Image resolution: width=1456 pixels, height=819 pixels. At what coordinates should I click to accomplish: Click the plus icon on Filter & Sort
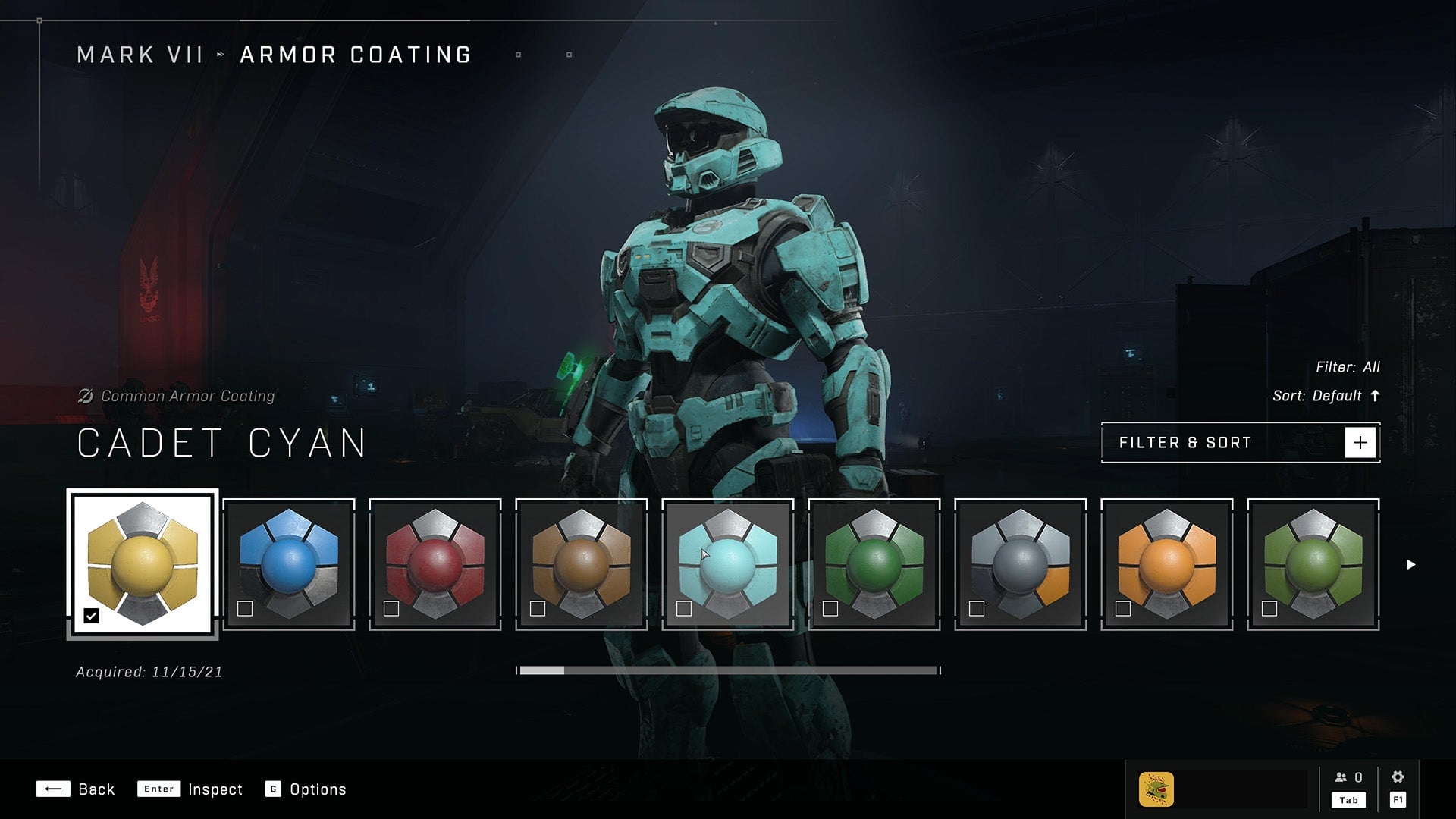[x=1361, y=442]
